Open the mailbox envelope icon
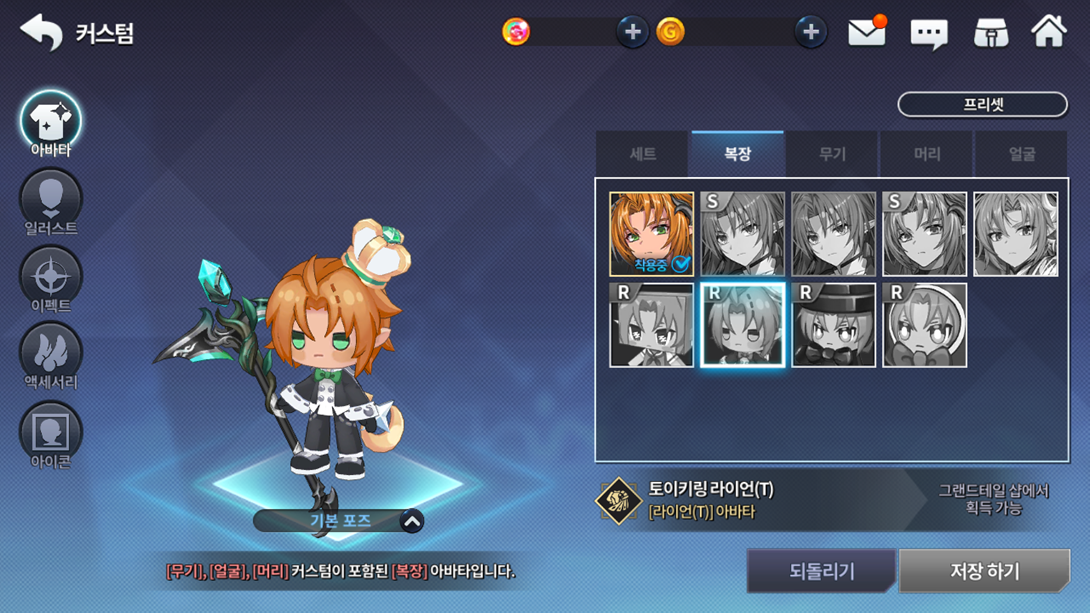 pos(867,33)
